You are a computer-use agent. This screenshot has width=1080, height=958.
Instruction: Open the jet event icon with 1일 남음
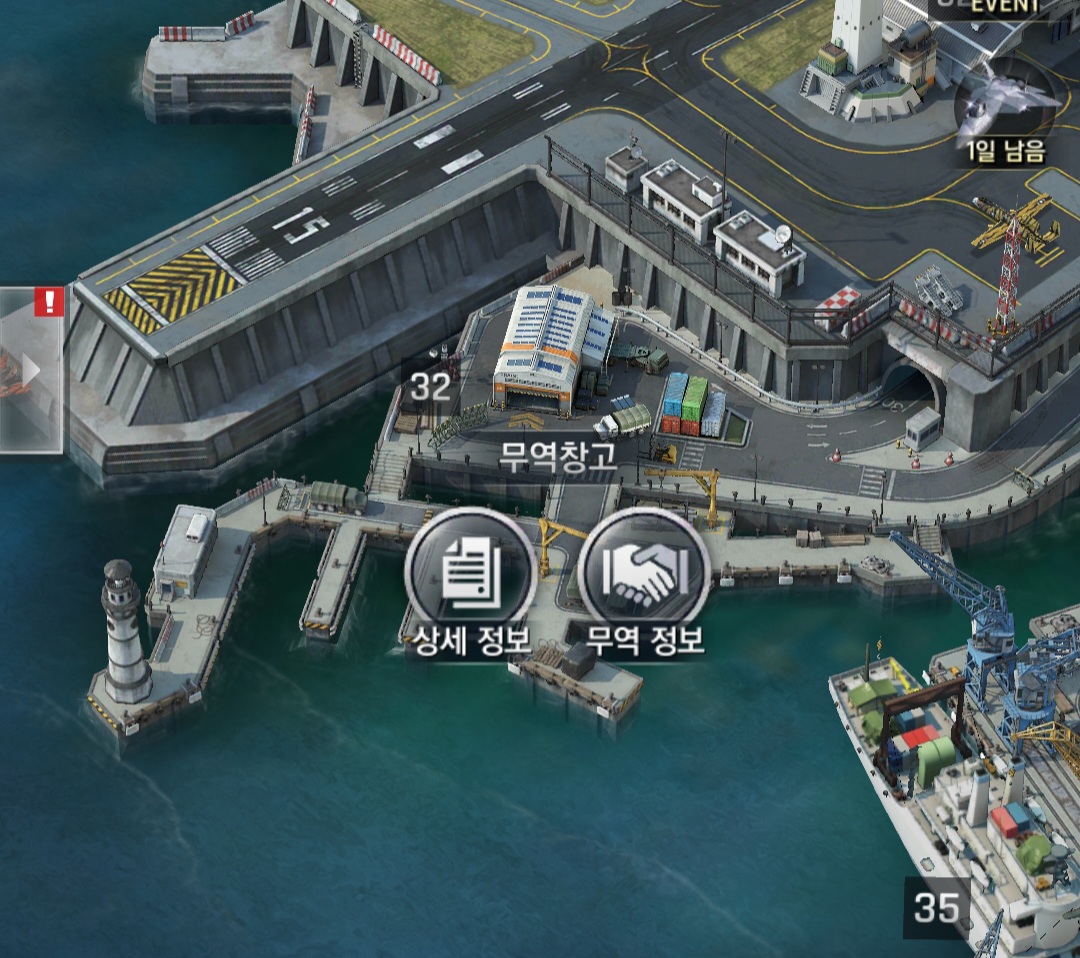tap(1005, 103)
